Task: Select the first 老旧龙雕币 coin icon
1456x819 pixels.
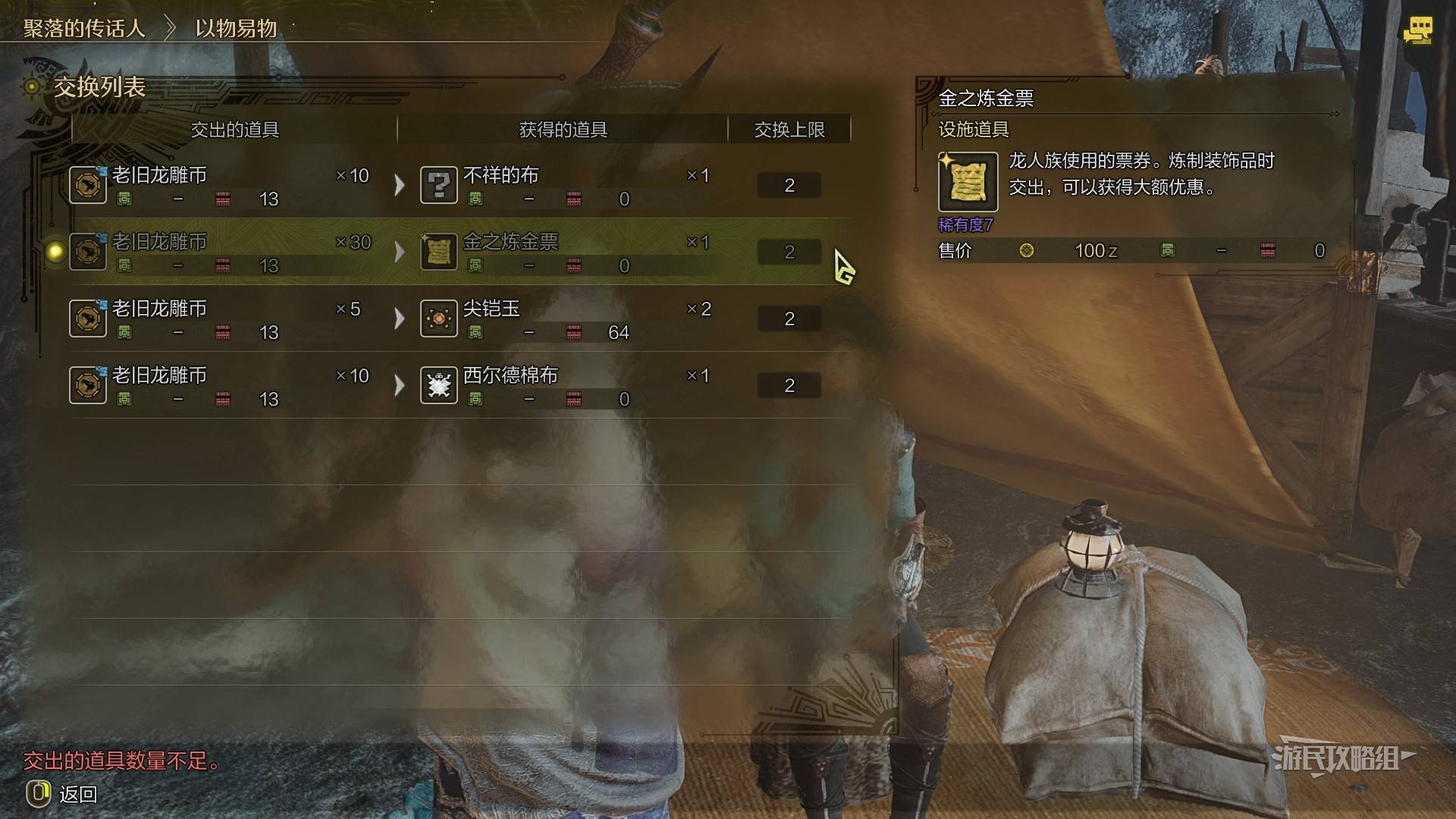Action: click(88, 184)
